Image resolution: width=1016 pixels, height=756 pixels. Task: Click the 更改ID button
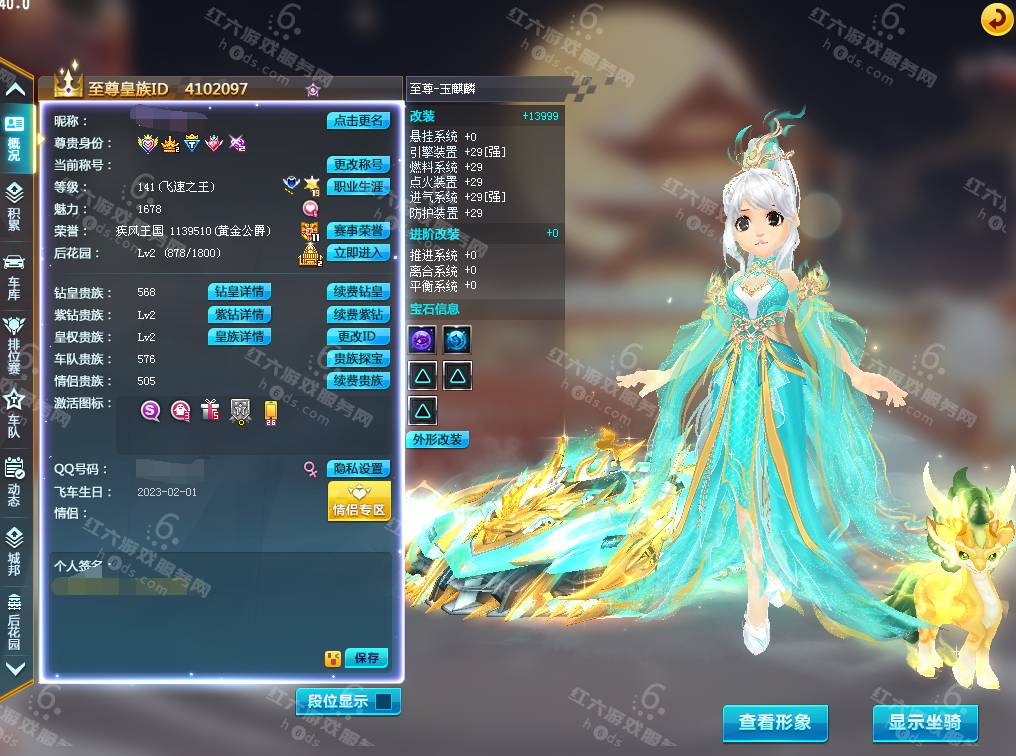(358, 337)
